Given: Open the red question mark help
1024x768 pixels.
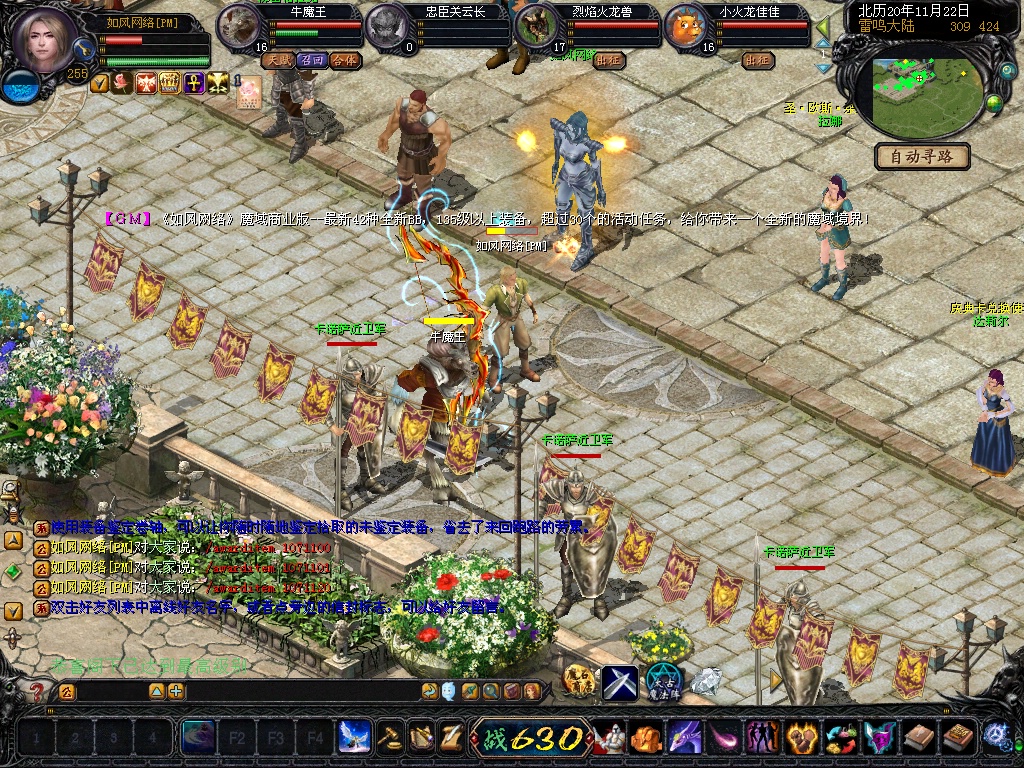Looking at the screenshot, I should 37,691.
